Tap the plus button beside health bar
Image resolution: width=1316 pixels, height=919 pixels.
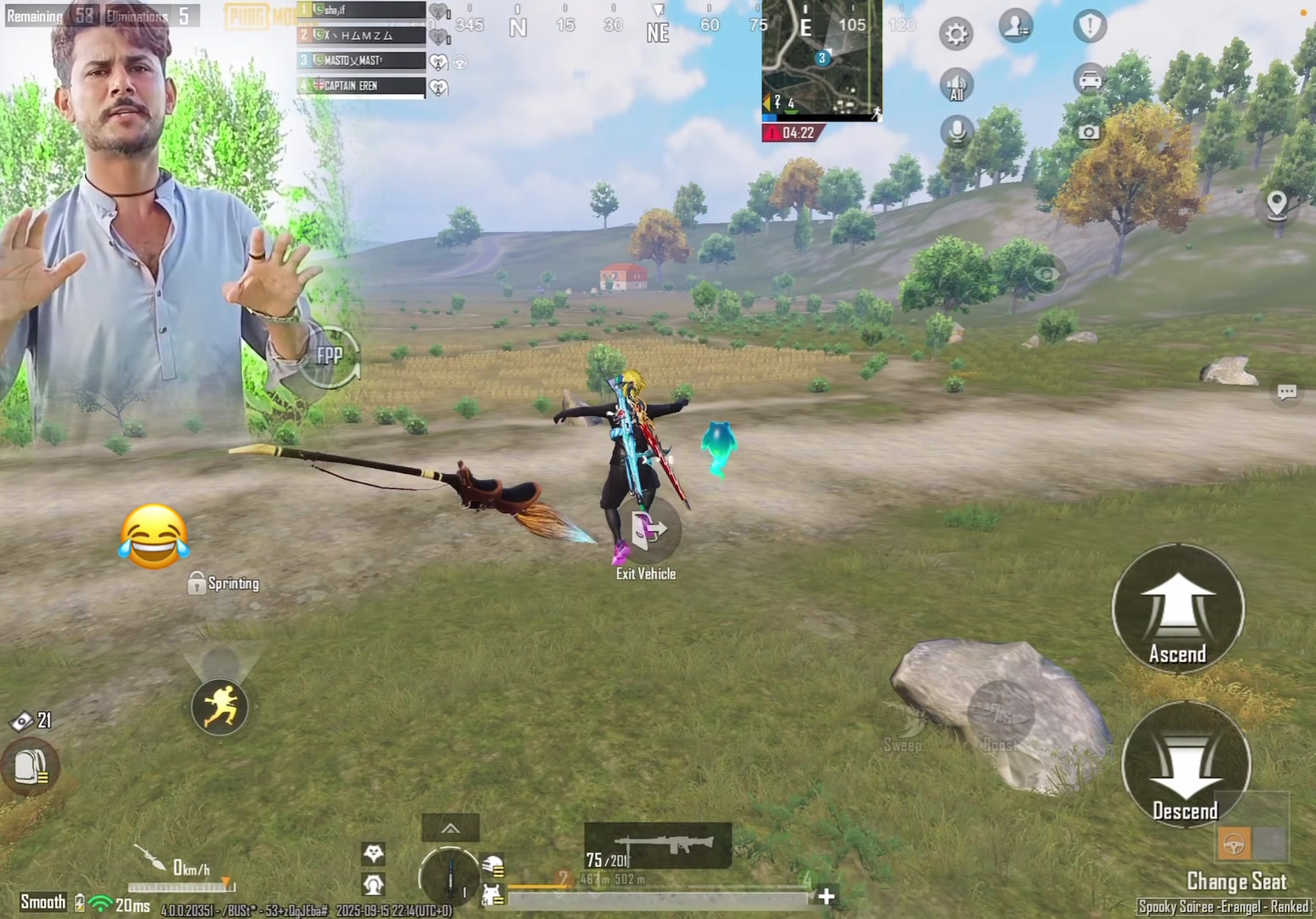coord(826,895)
